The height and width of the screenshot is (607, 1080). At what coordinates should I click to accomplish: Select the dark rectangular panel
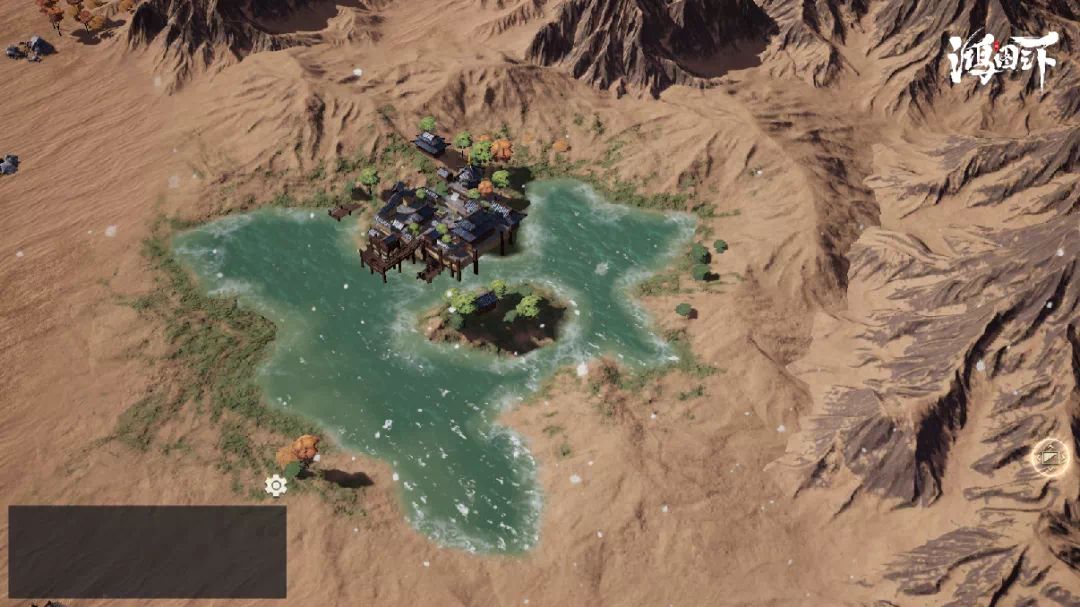click(x=147, y=551)
